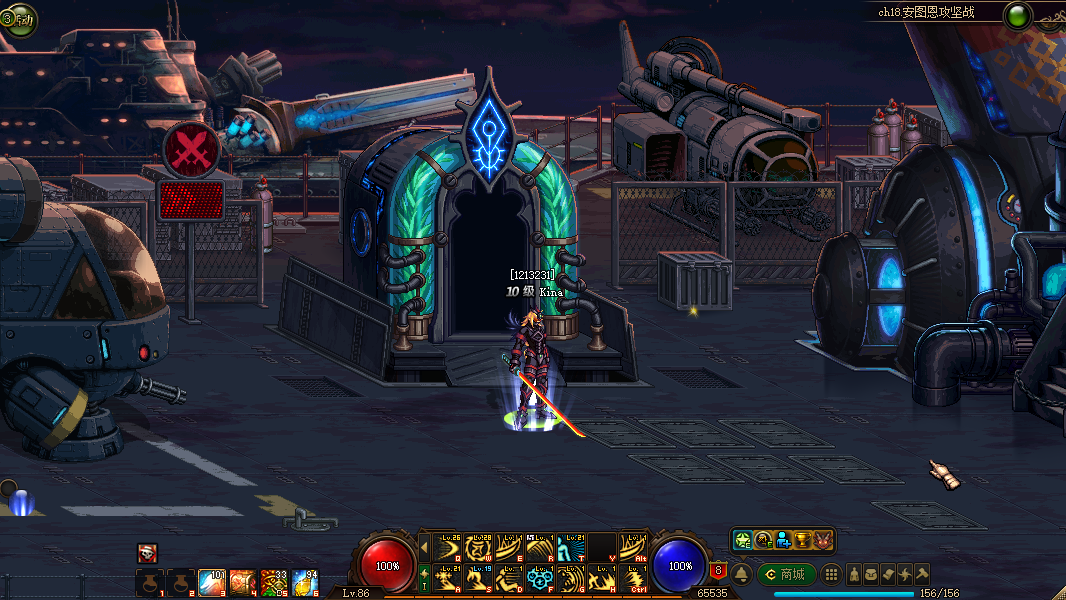Select the gold trophy icon
The height and width of the screenshot is (600, 1066).
point(803,540)
